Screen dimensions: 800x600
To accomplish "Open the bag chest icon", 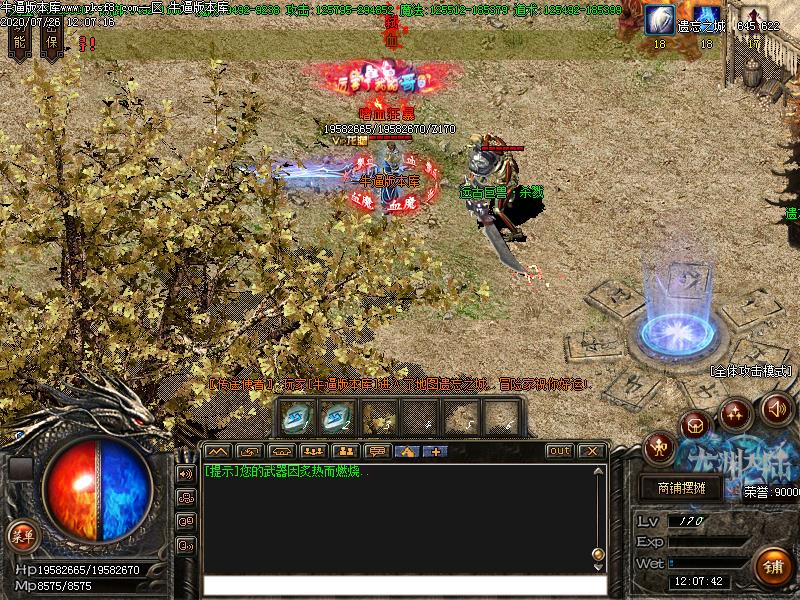I will point(695,426).
